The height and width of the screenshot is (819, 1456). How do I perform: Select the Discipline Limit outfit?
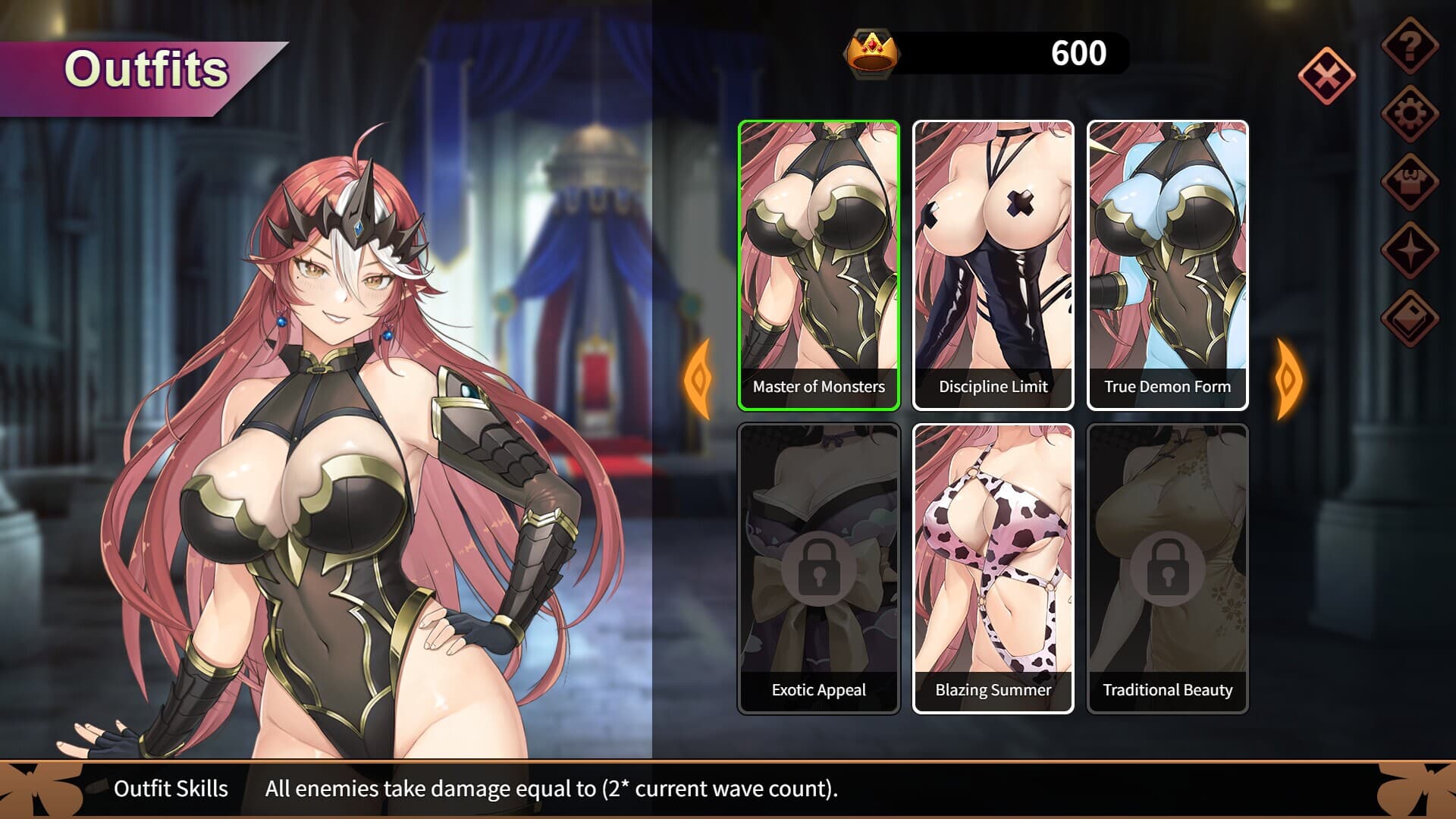(992, 258)
